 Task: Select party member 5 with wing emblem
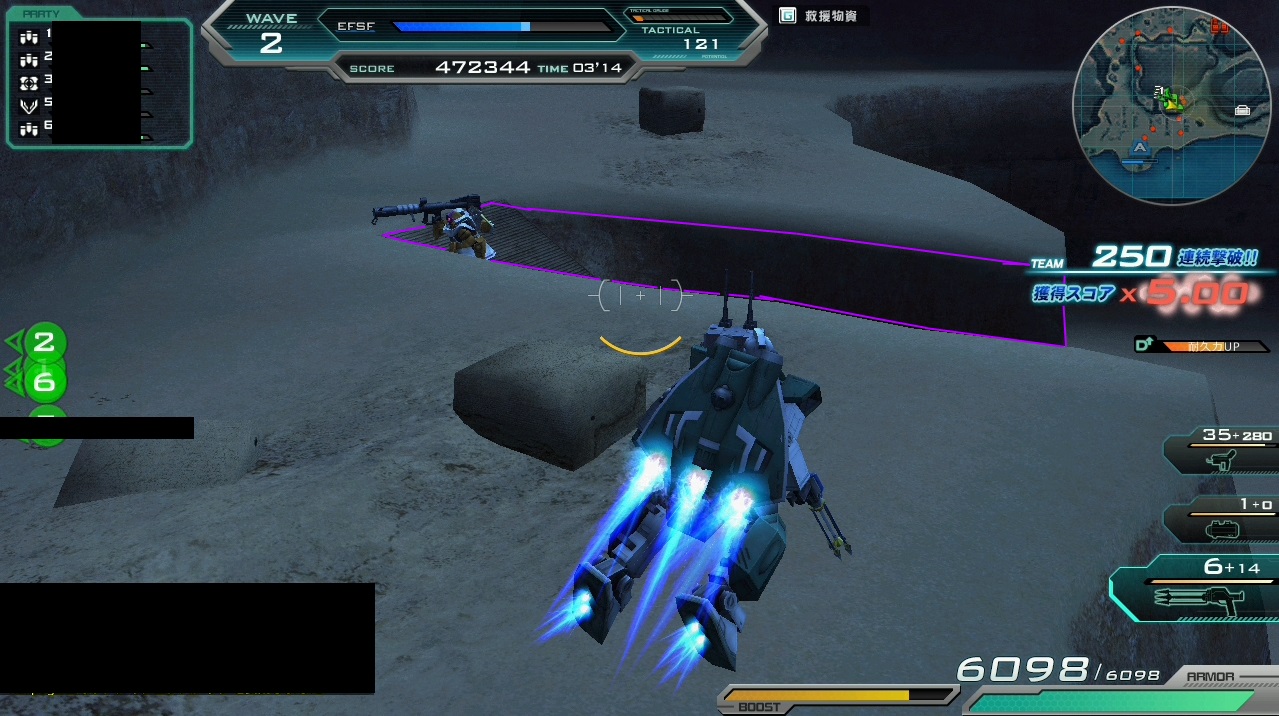29,104
